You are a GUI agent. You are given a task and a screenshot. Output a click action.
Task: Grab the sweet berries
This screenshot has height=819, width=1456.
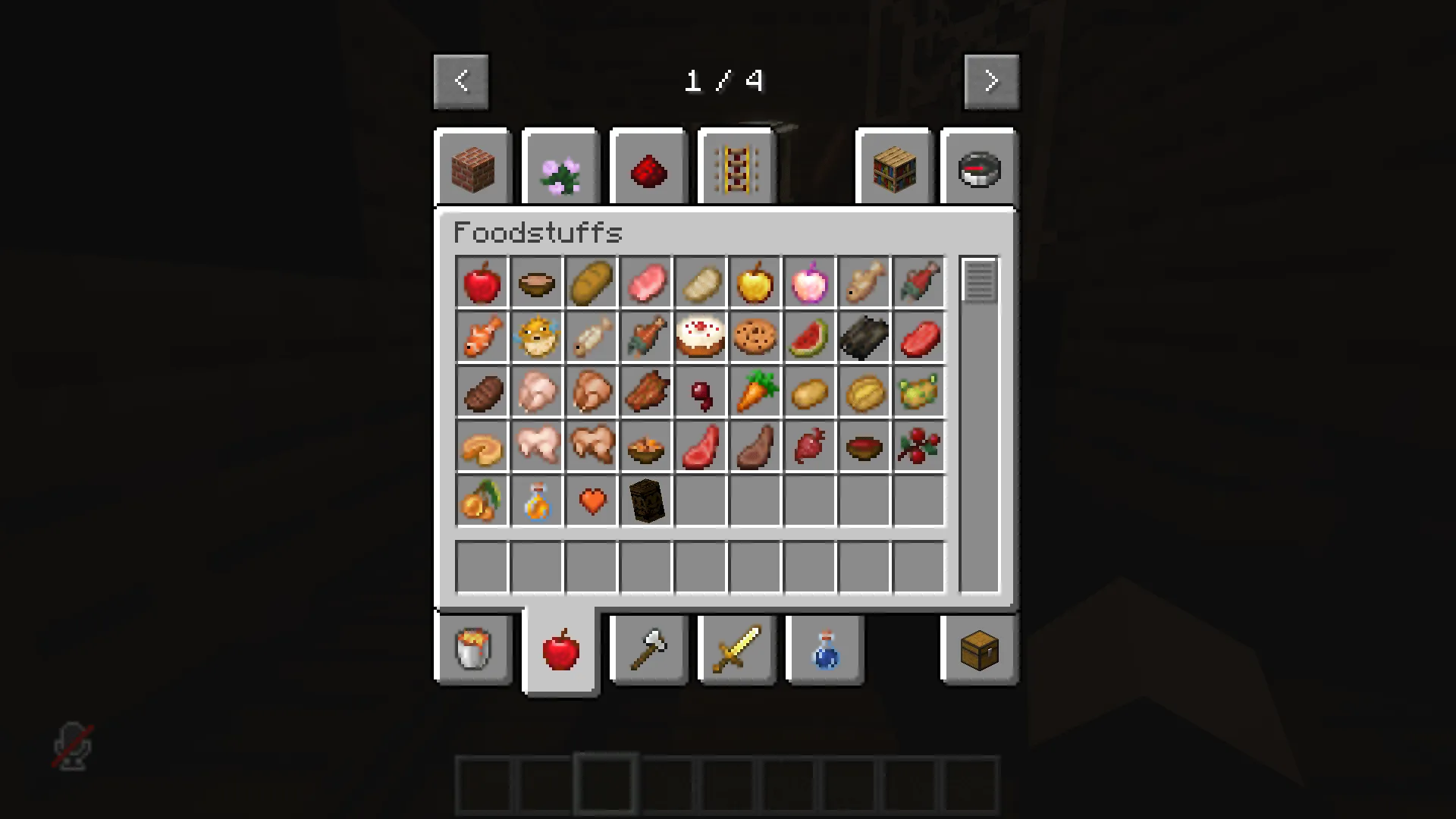click(x=918, y=446)
